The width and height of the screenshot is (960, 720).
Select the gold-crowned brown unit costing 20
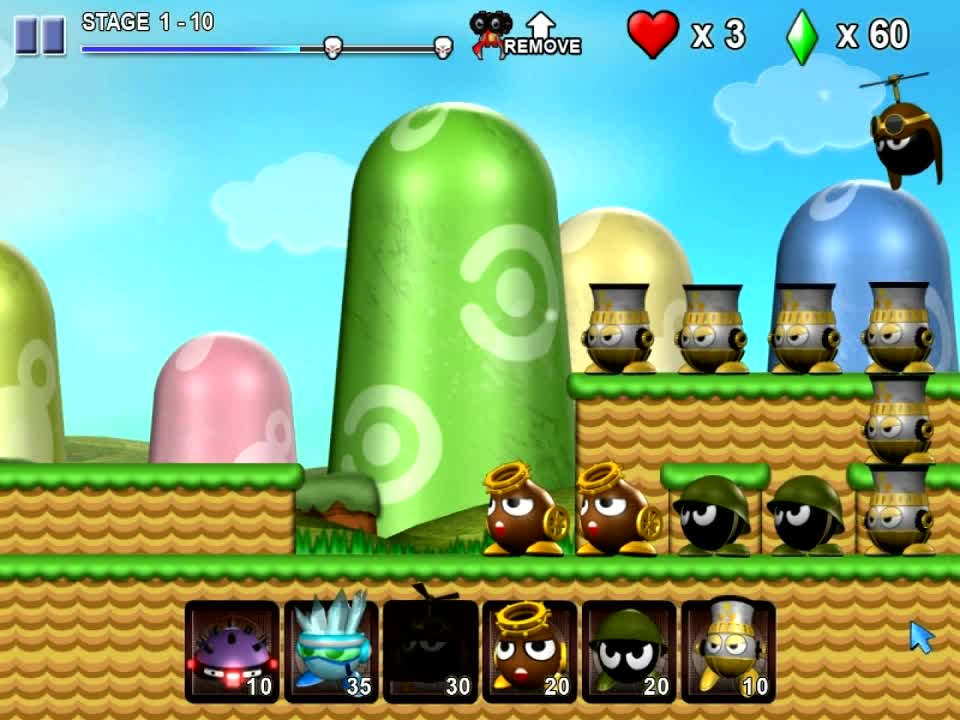[x=529, y=650]
